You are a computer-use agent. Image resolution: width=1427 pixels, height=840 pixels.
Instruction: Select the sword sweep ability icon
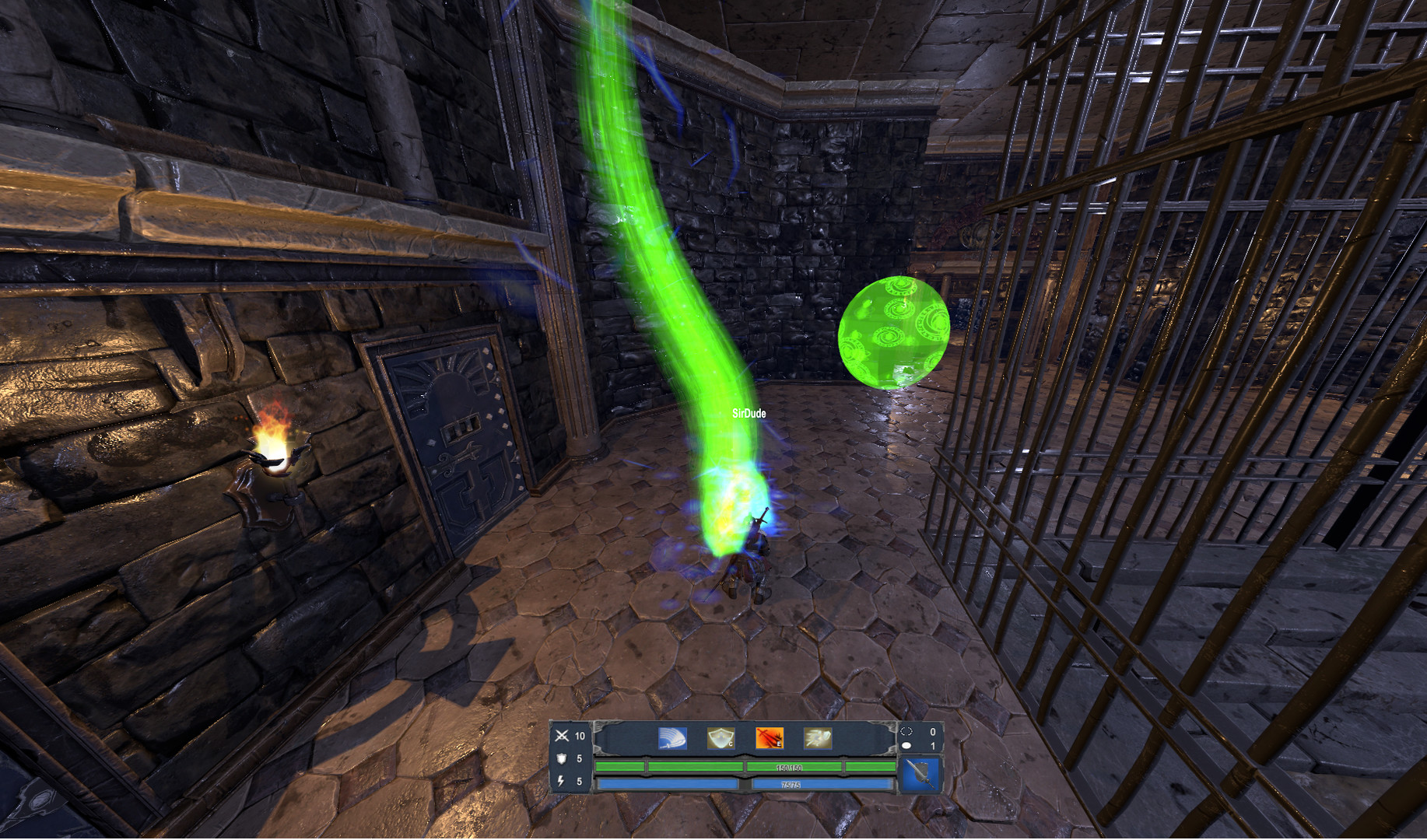671,737
